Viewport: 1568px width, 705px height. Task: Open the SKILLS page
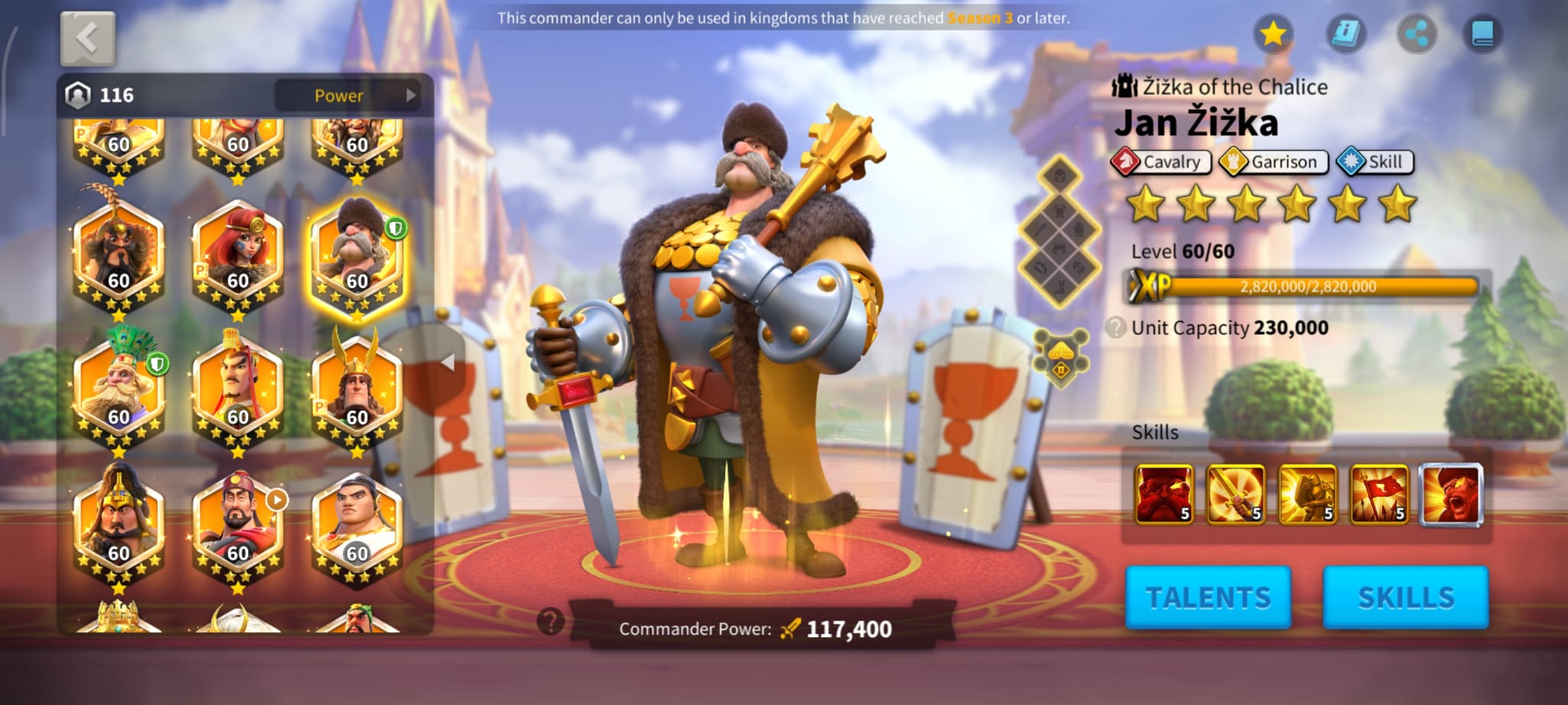(1405, 597)
